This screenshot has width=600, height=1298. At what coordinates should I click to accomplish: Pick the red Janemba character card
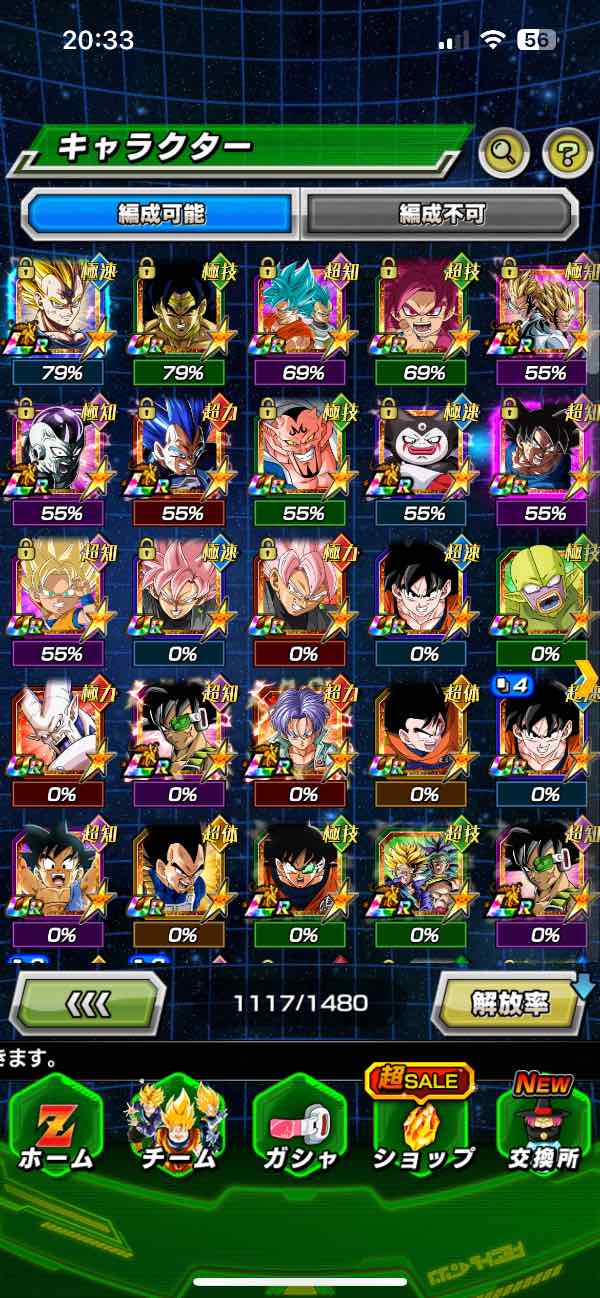pos(303,450)
